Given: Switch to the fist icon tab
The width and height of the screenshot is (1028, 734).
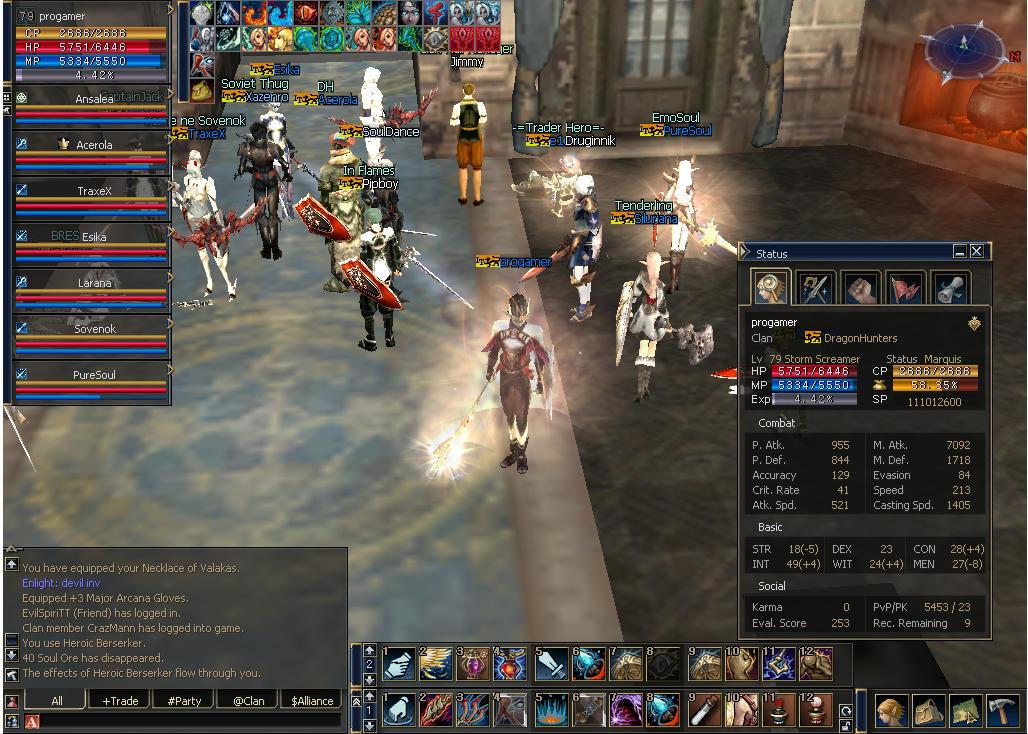Looking at the screenshot, I should pyautogui.click(x=860, y=288).
